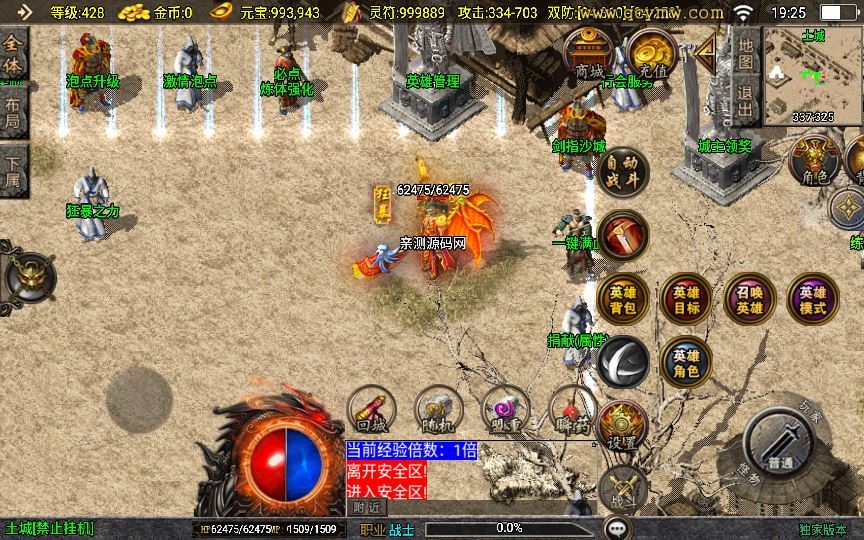Select the 英雄目标 hero target button
This screenshot has height=540, width=864.
coord(686,298)
